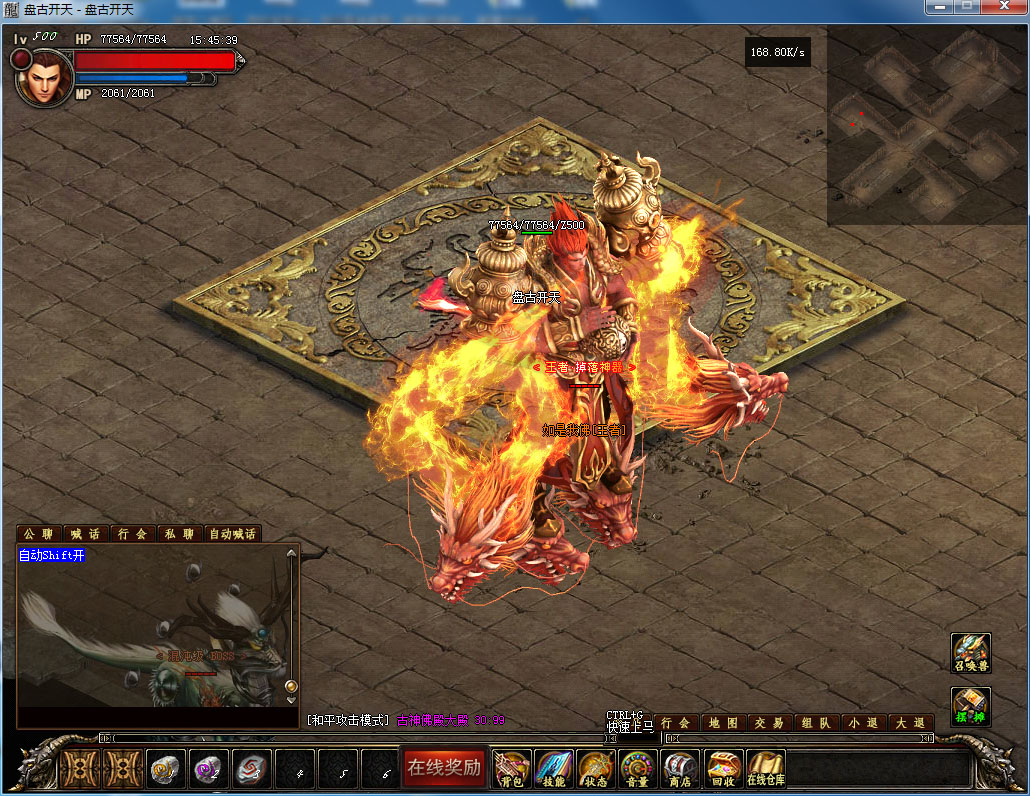Open the 组队 team button
The height and width of the screenshot is (796, 1030).
pos(815,722)
